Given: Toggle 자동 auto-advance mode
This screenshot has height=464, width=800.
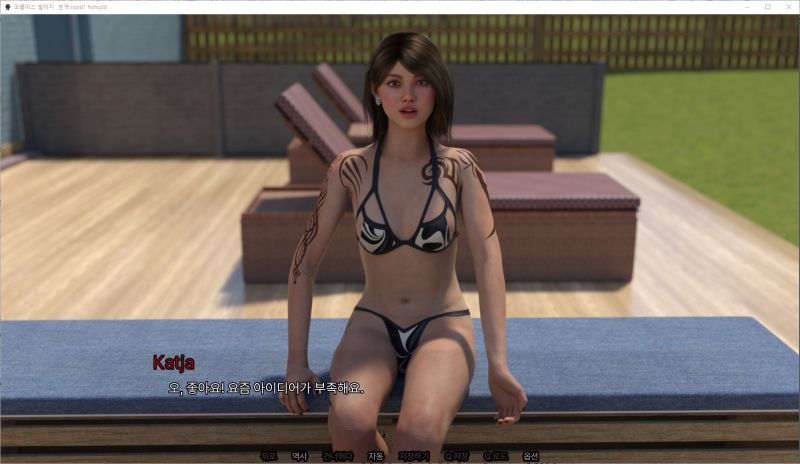Looking at the screenshot, I should [375, 456].
